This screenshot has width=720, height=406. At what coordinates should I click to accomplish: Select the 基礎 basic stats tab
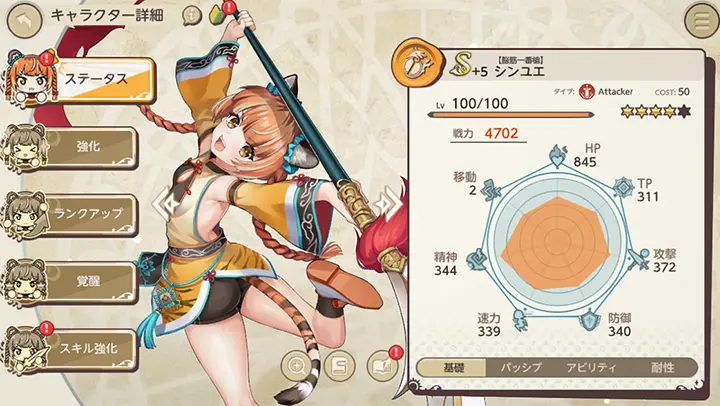coord(448,367)
